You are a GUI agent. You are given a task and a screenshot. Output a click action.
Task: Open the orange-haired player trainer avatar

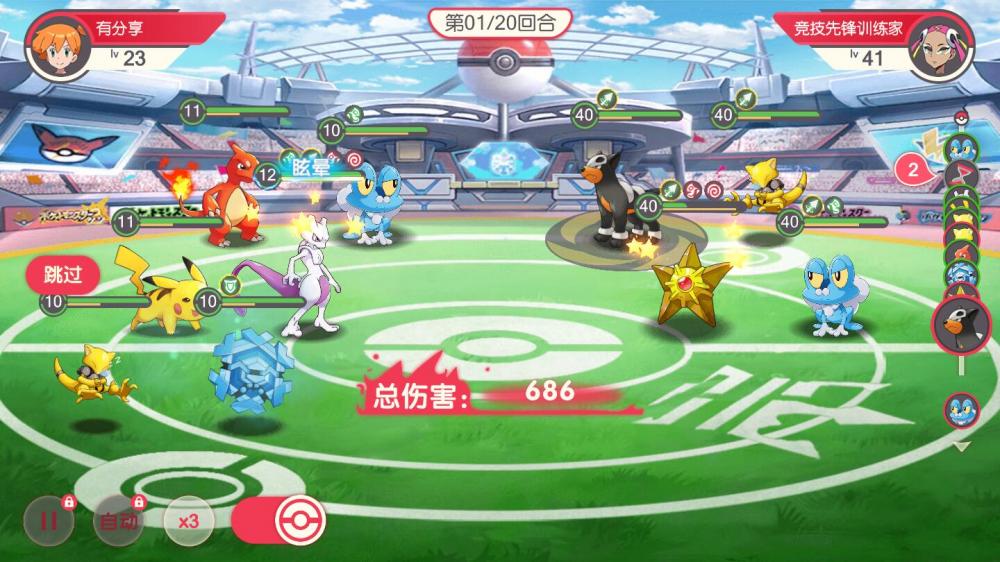point(52,44)
